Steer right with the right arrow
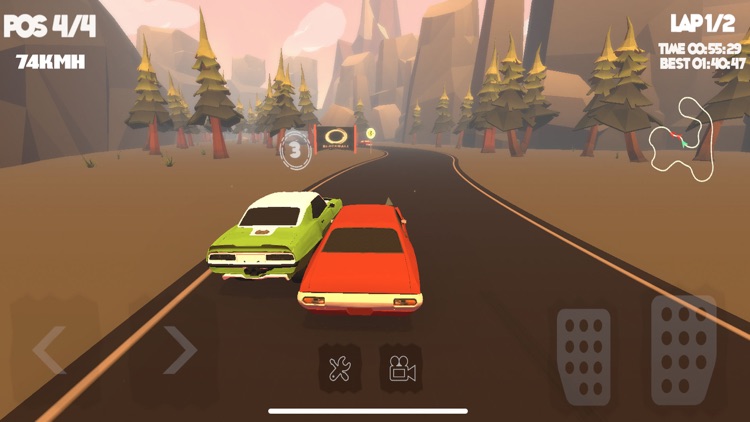This screenshot has width=750, height=422. point(180,350)
